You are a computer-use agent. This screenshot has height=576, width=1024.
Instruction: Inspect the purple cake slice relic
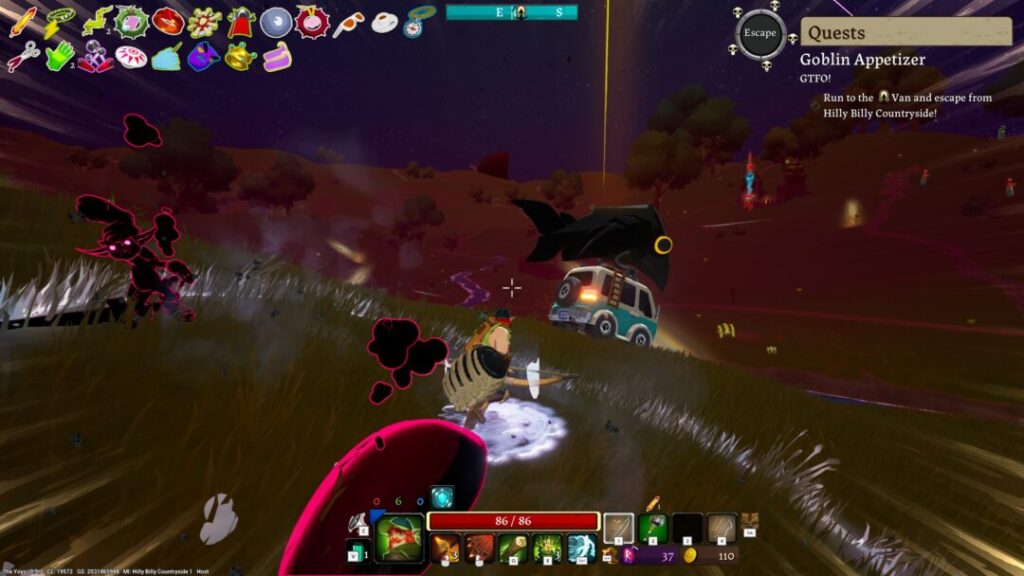[277, 57]
